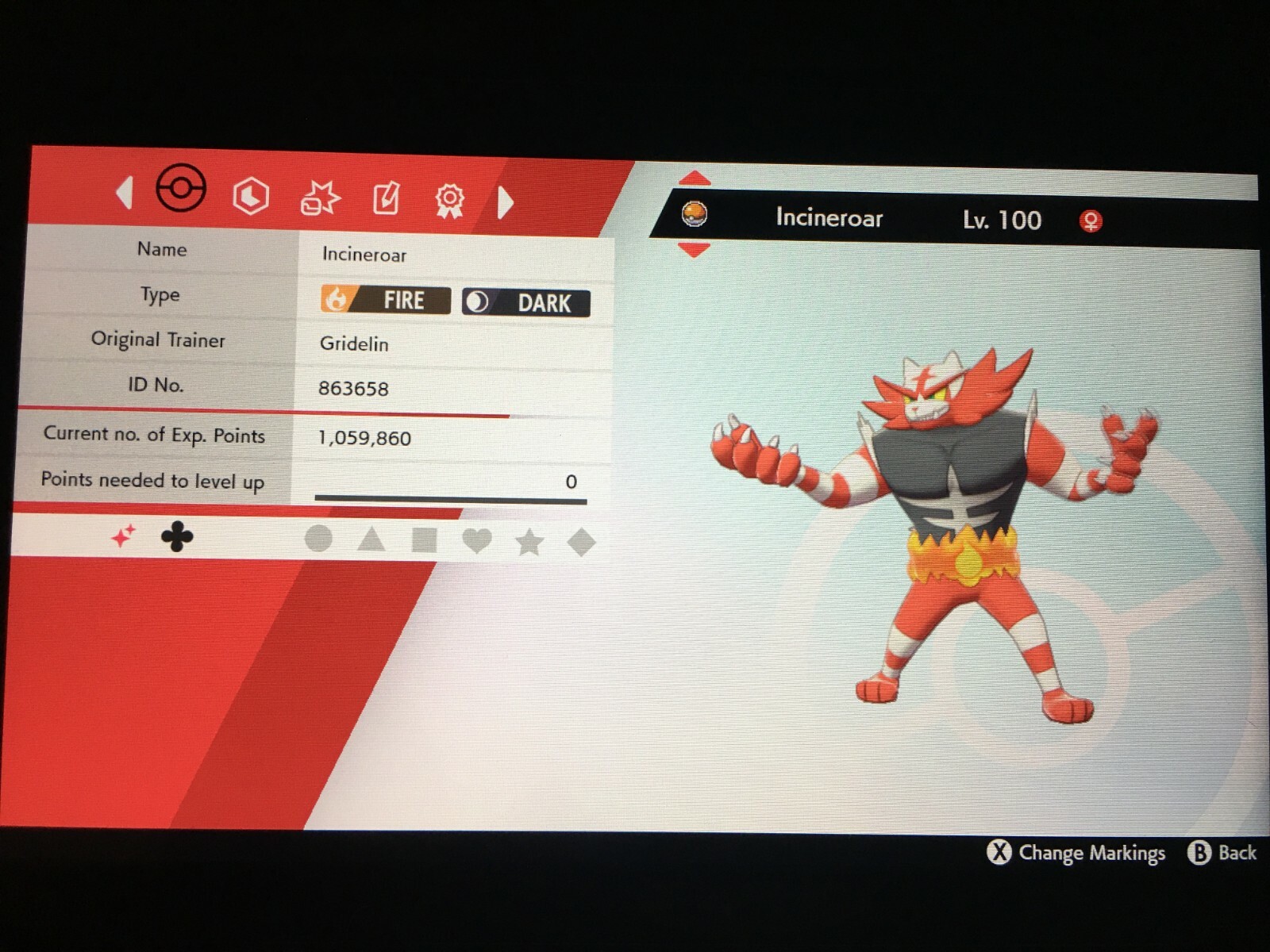Toggle the square marking
Screen dimensions: 1270x952
coord(424,541)
